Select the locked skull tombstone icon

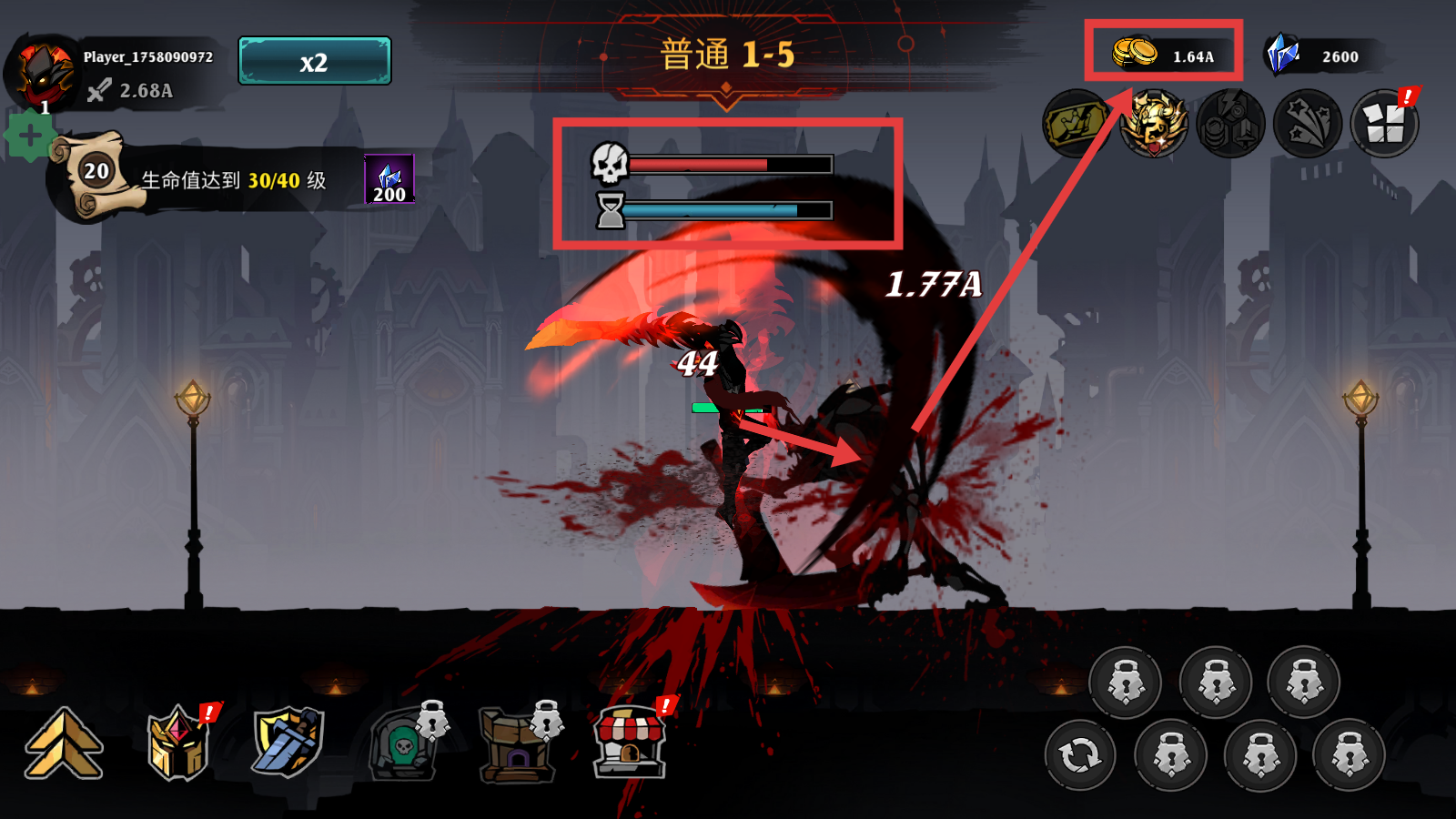coord(403,745)
